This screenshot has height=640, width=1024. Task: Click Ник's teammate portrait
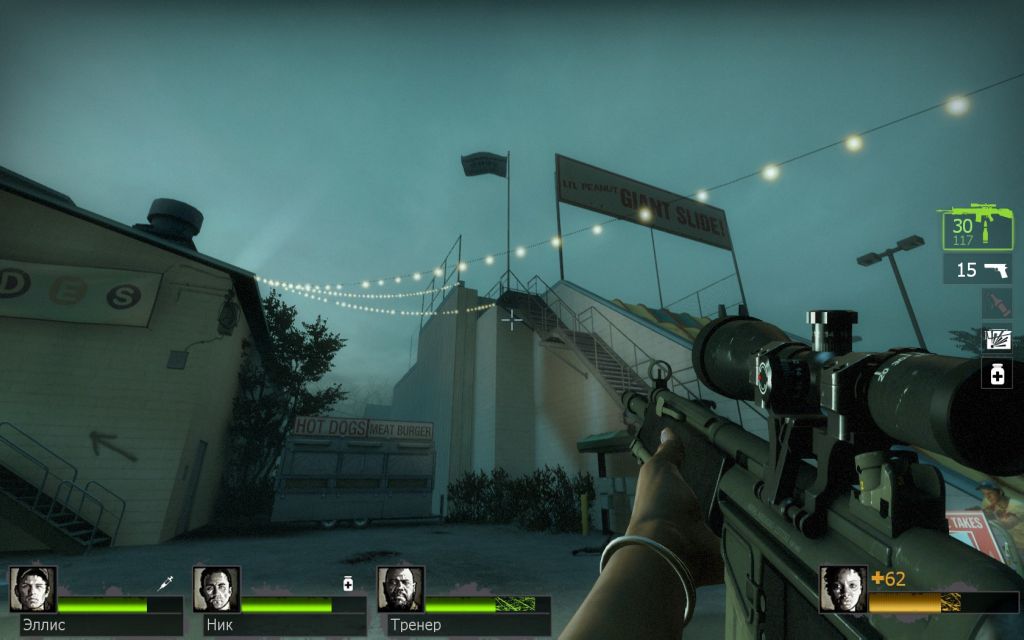[x=216, y=589]
